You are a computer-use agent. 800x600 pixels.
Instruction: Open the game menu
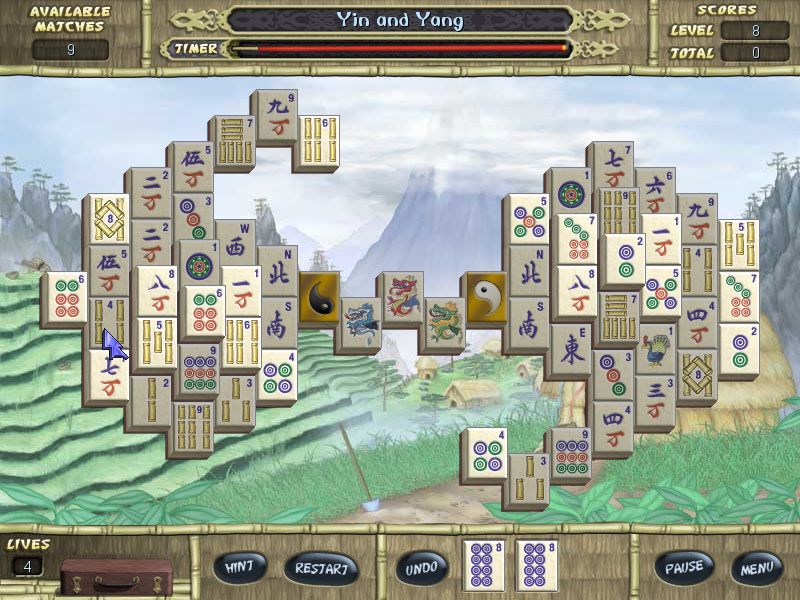click(755, 568)
